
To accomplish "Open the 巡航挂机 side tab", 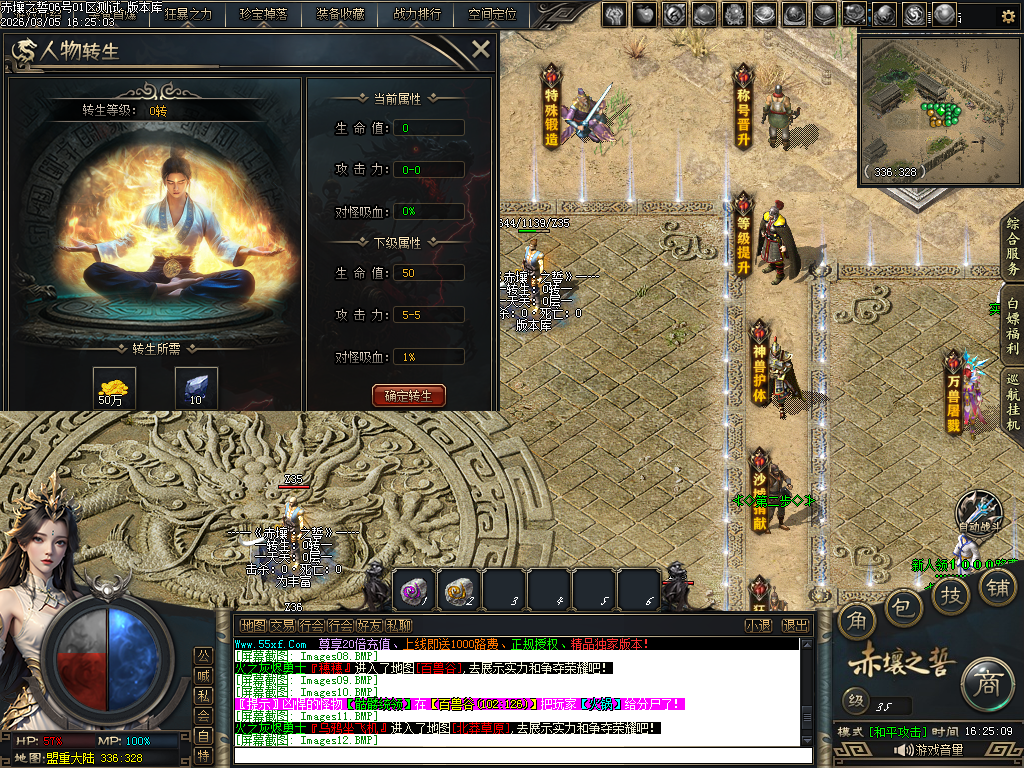I will pyautogui.click(x=1012, y=402).
